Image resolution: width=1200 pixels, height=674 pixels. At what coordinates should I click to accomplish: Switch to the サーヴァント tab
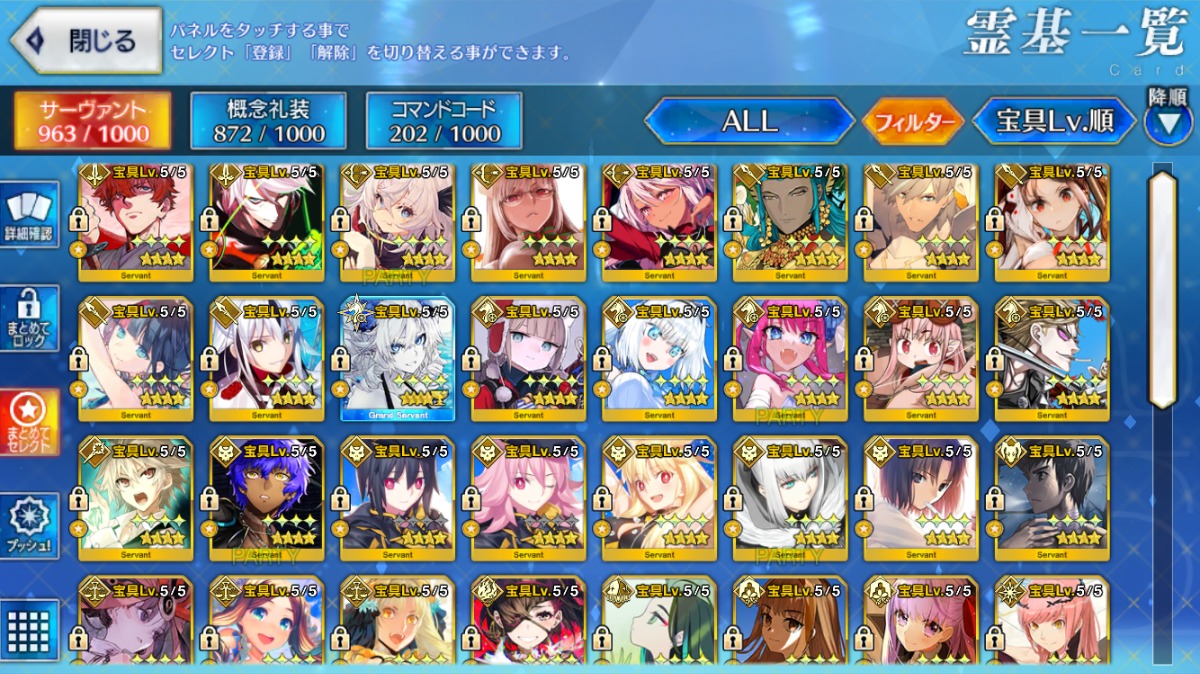[92, 122]
